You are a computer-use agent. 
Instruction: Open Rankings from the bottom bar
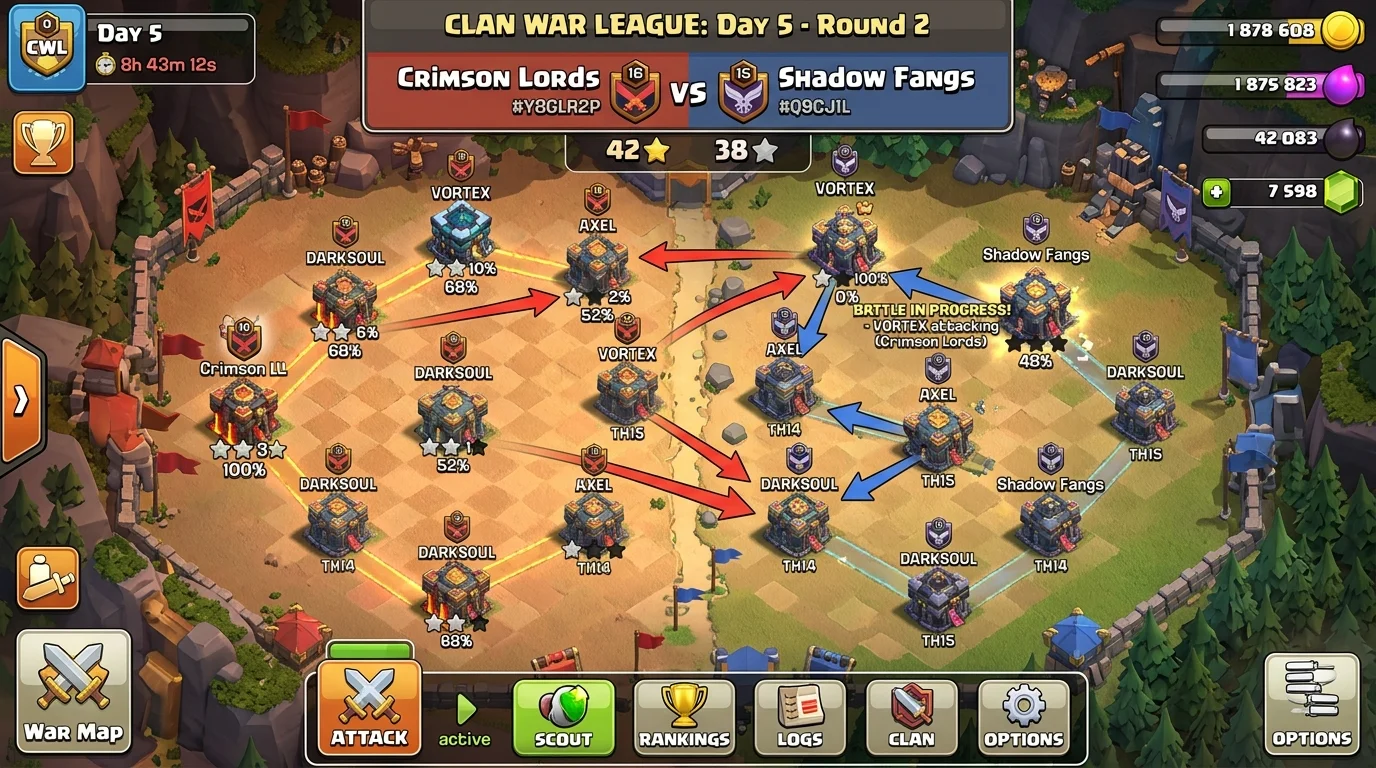(687, 716)
